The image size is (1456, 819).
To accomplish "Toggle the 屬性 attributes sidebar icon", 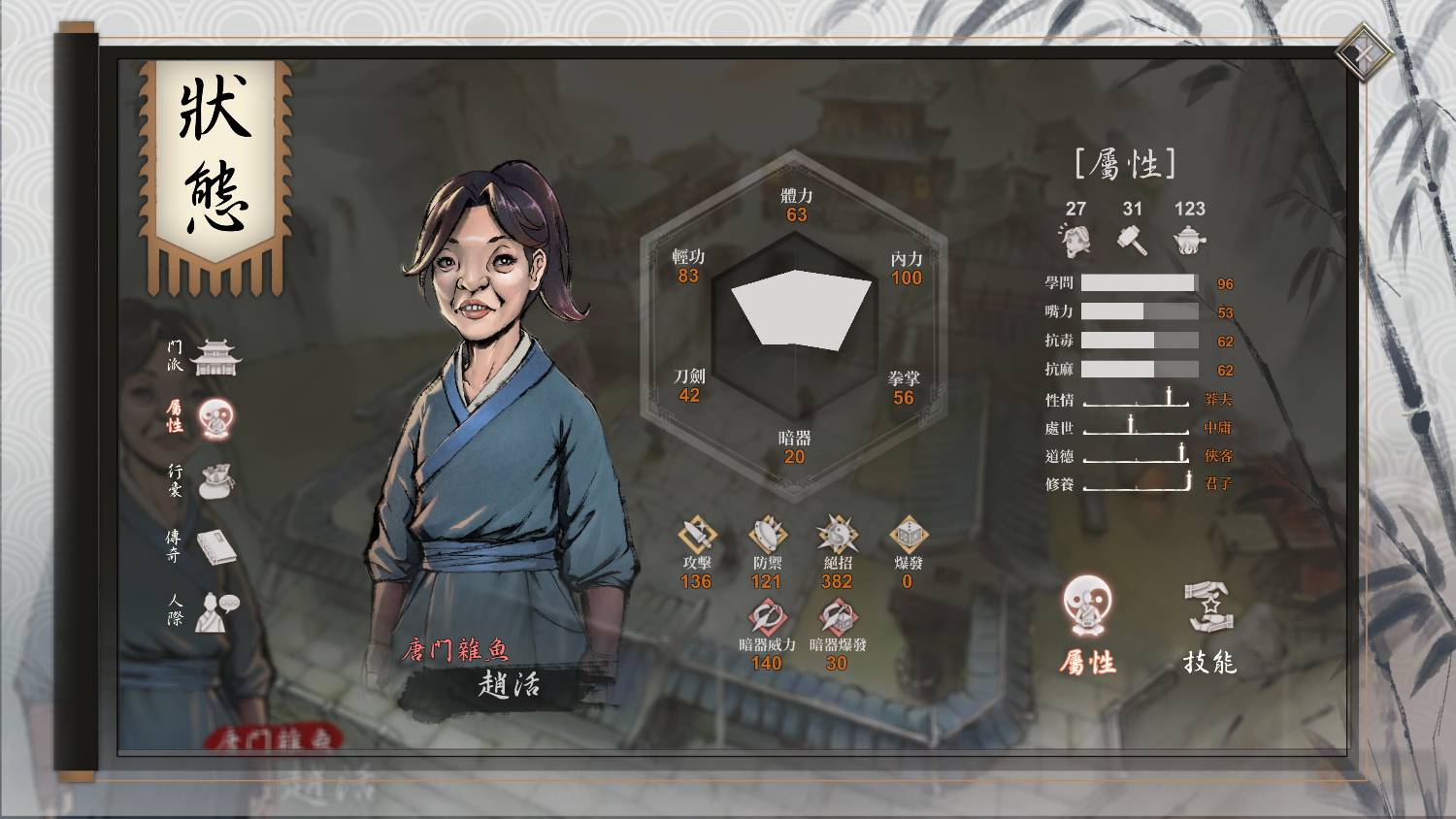I will 215,417.
